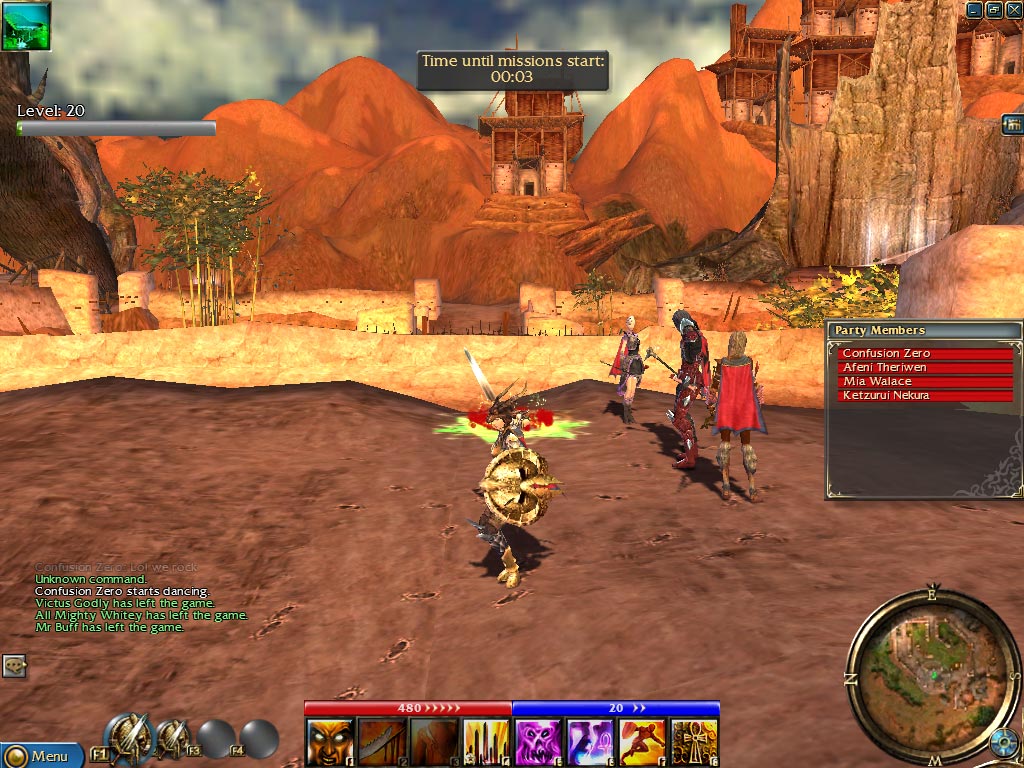Use the curved blade slash skill
The width and height of the screenshot is (1024, 768).
tap(382, 743)
